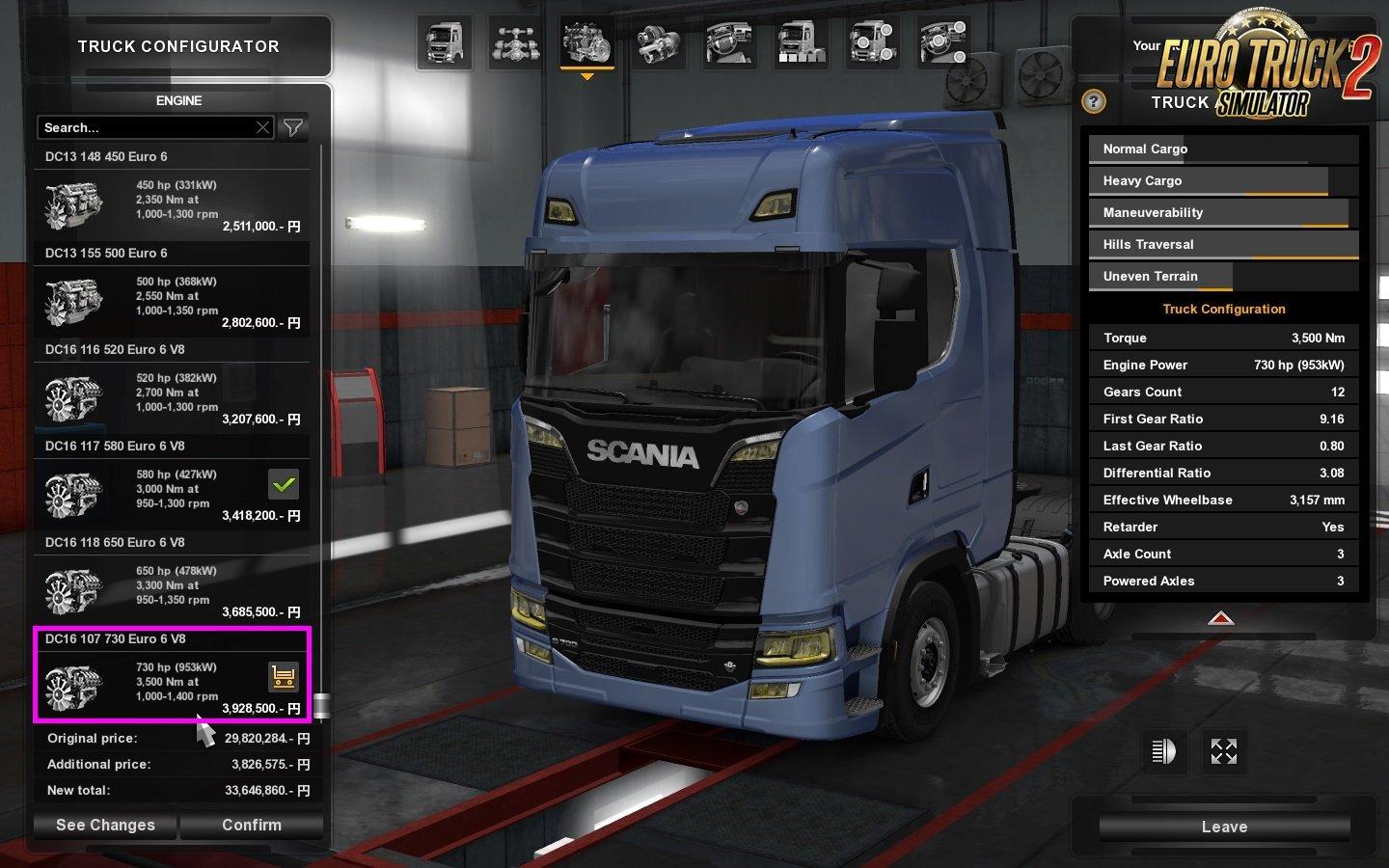Toggle the truck headlights icon

(x=1164, y=751)
